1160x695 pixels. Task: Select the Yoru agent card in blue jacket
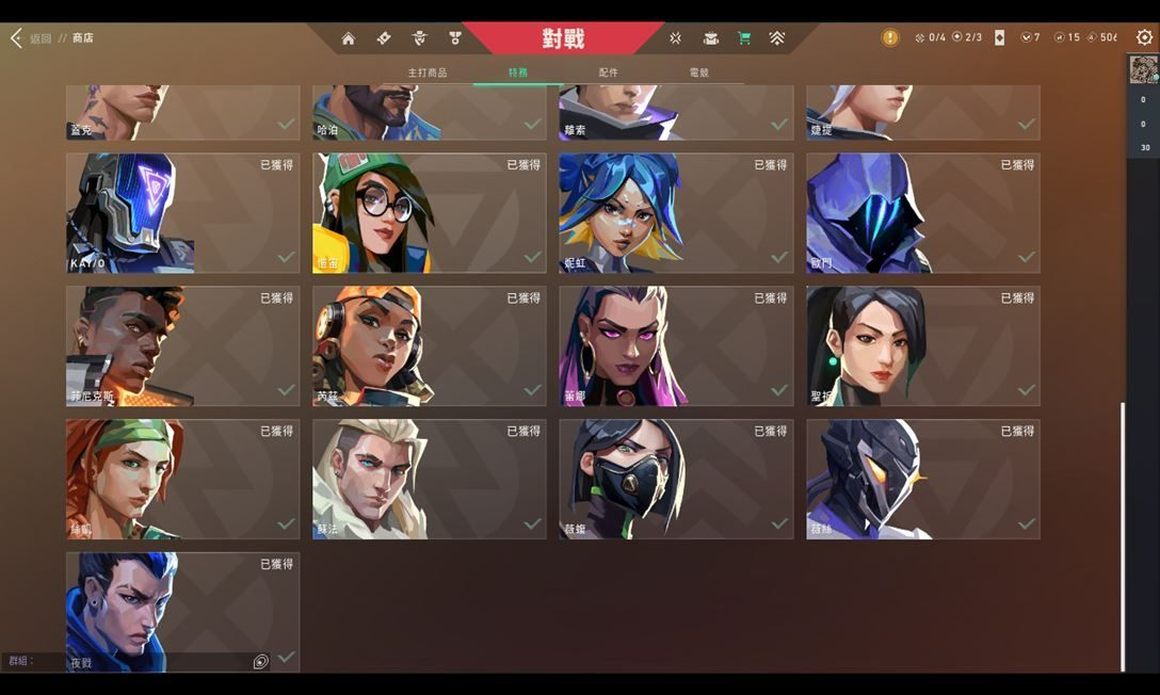coord(183,611)
